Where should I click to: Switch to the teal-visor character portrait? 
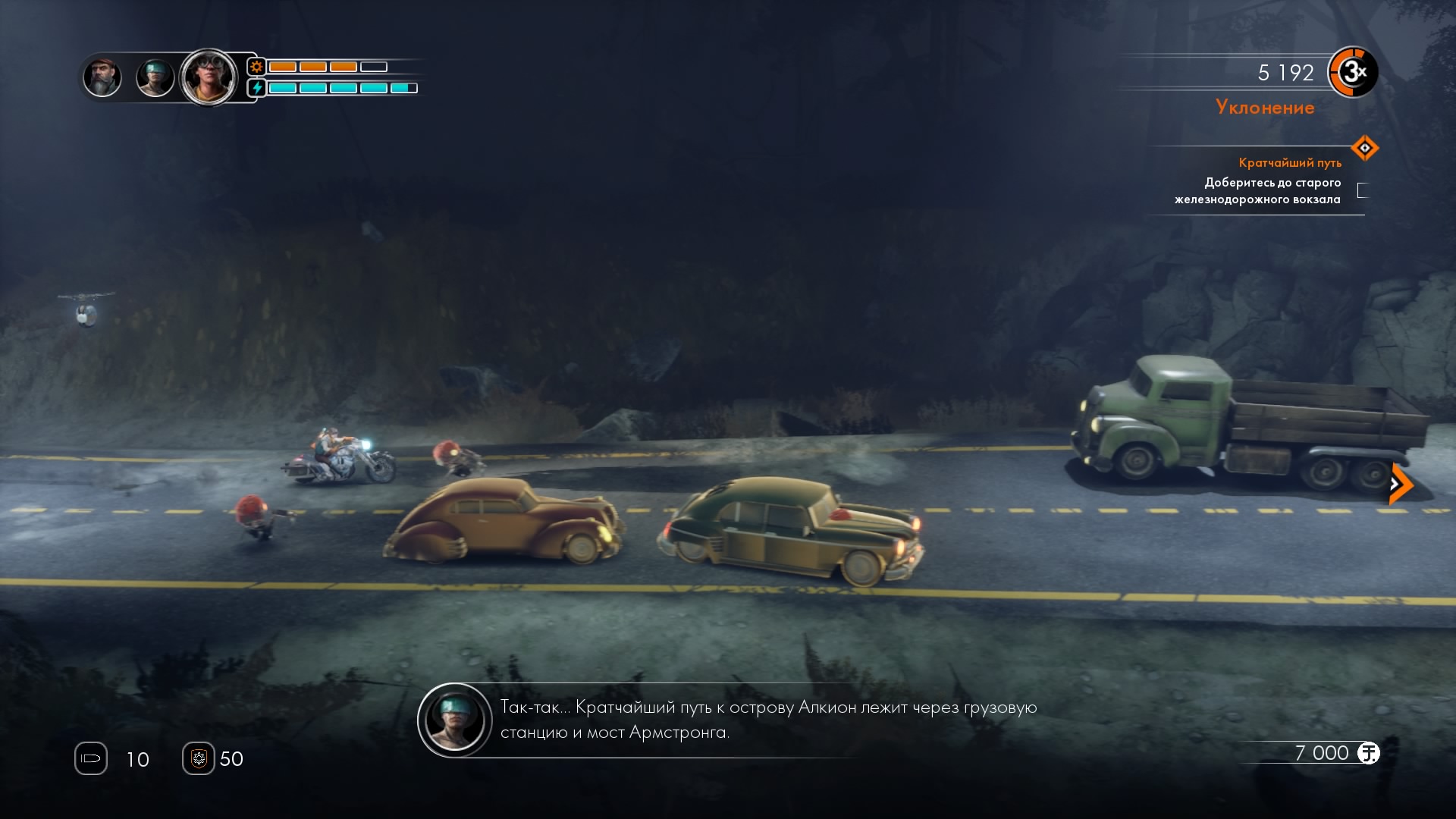click(155, 77)
